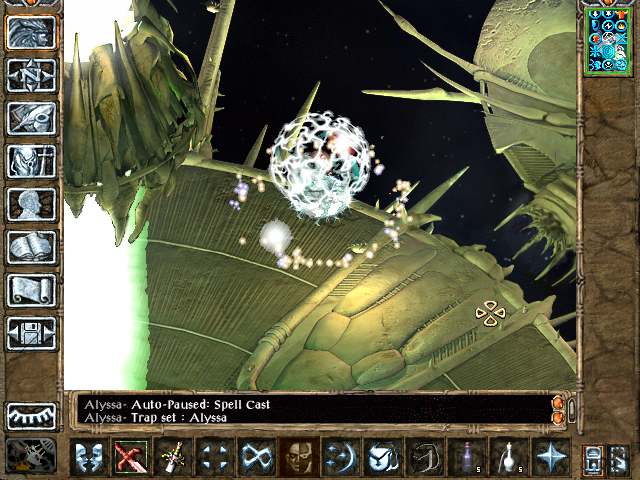Open the inventory screen
Screen dimensions: 640x480
pyautogui.click(x=32, y=161)
